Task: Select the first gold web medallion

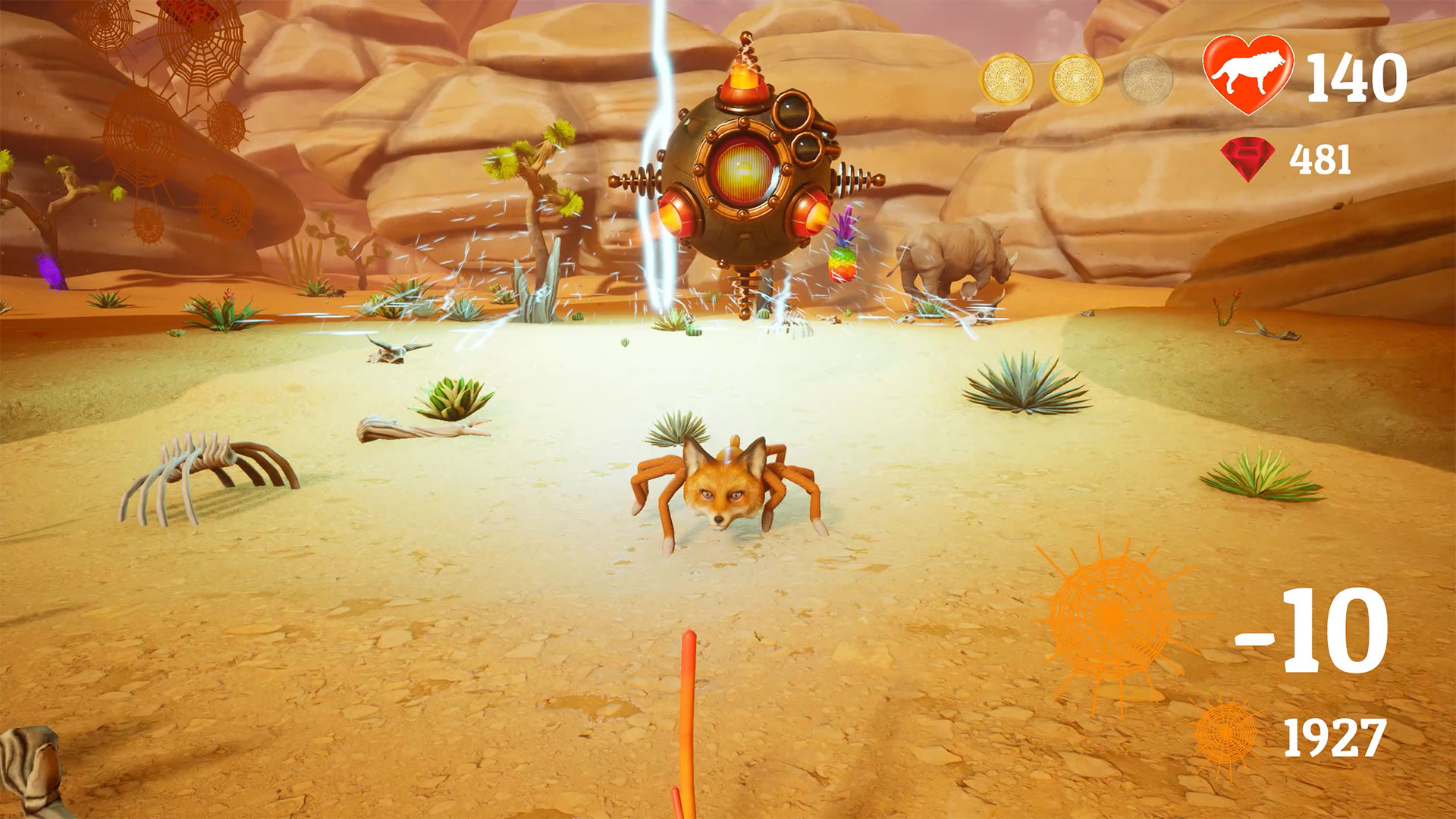Action: pyautogui.click(x=1006, y=76)
